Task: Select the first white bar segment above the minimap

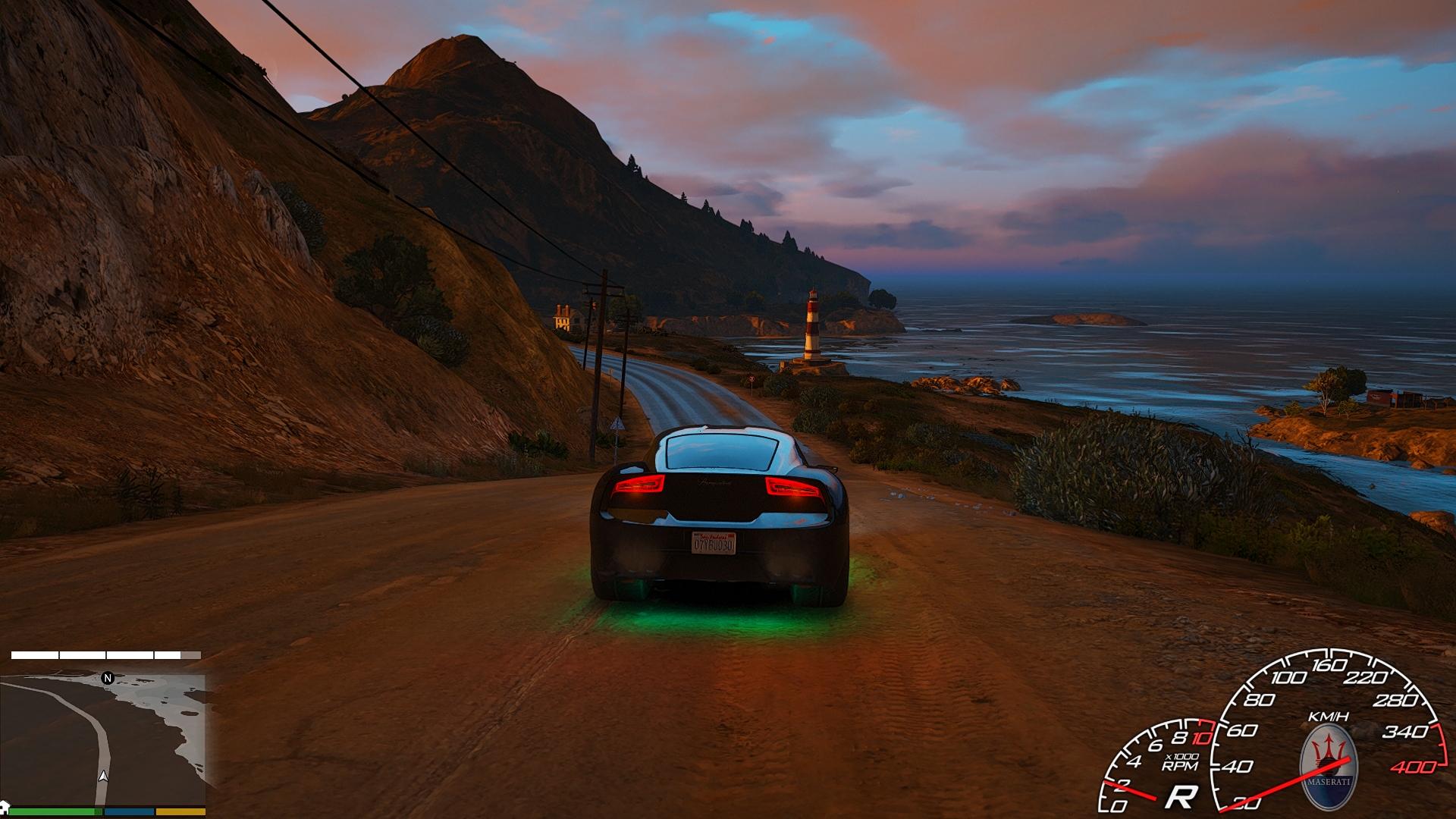Action: [x=34, y=655]
